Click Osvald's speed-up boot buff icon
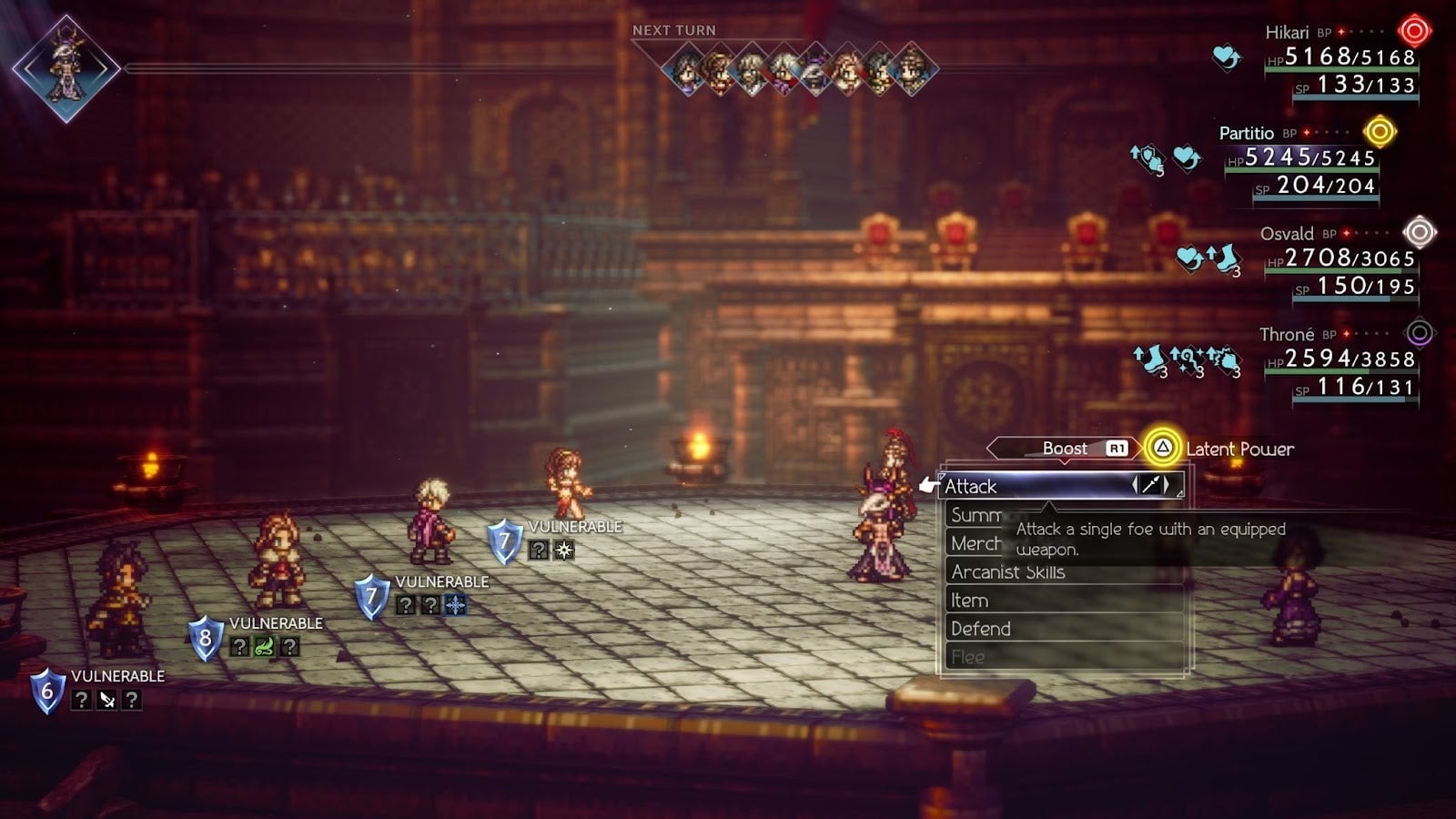Image resolution: width=1456 pixels, height=819 pixels. click(1221, 259)
